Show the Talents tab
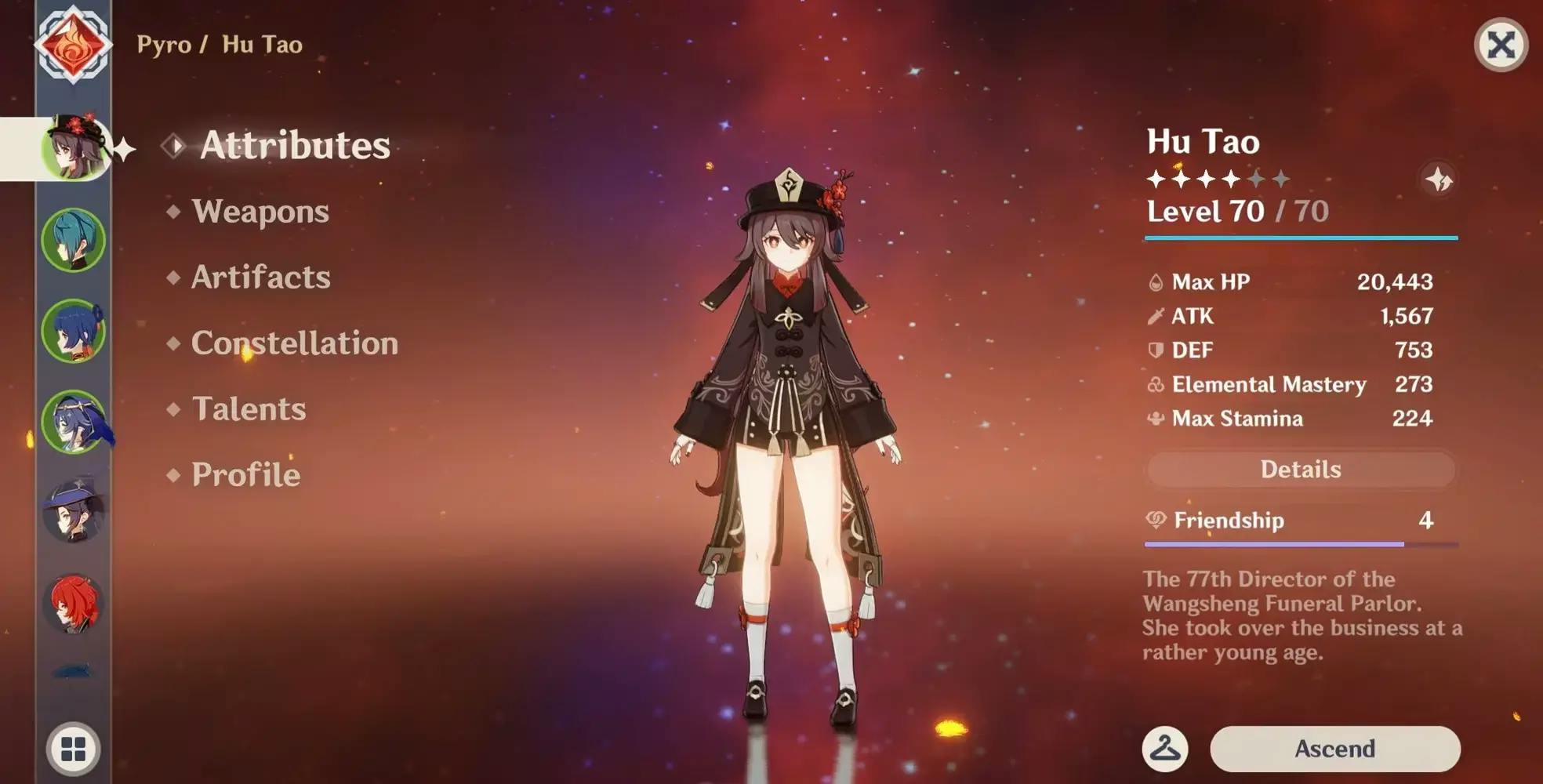The width and height of the screenshot is (1543, 784). pyautogui.click(x=249, y=409)
